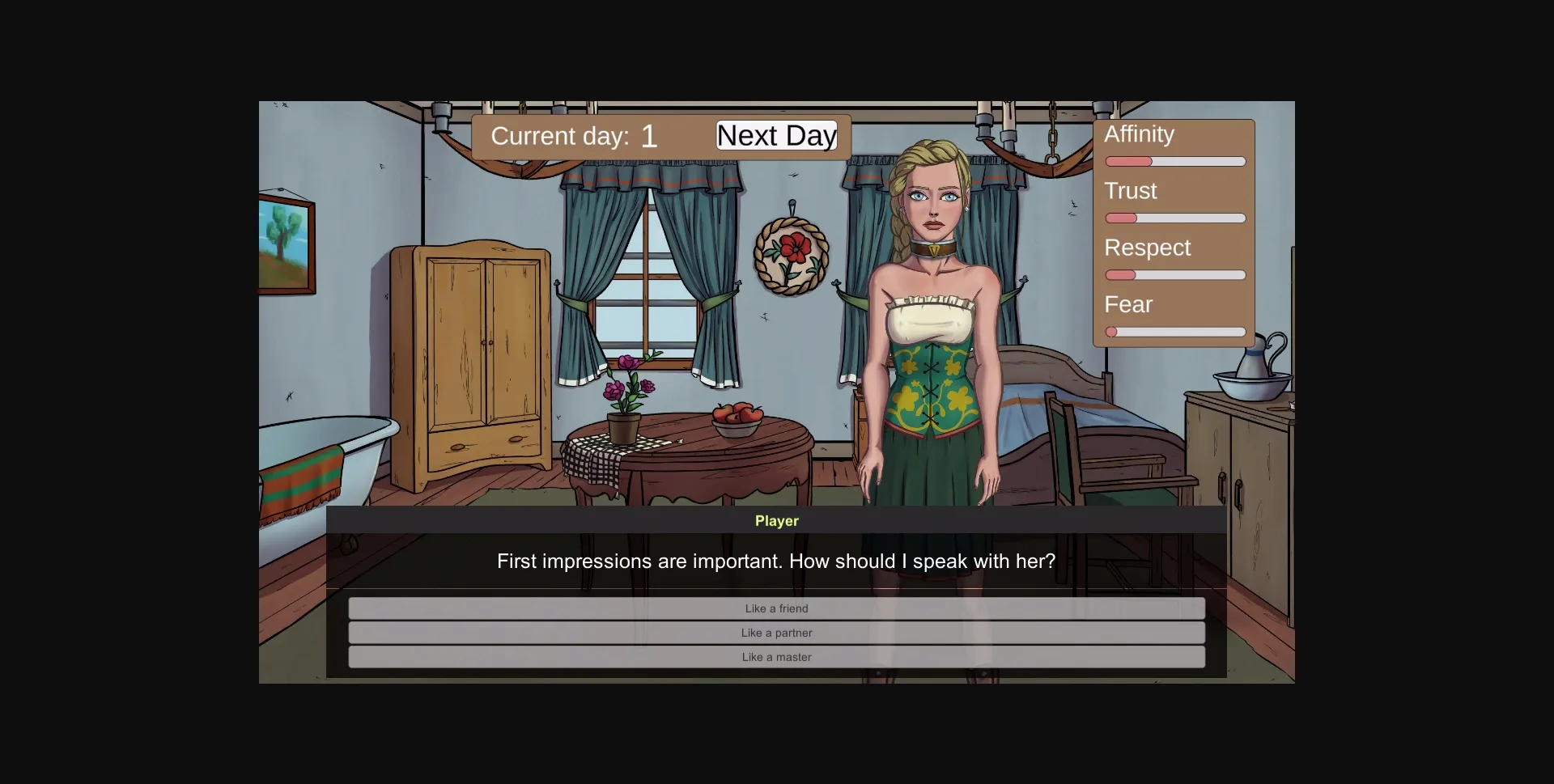Click the Respect progress bar

click(1174, 275)
